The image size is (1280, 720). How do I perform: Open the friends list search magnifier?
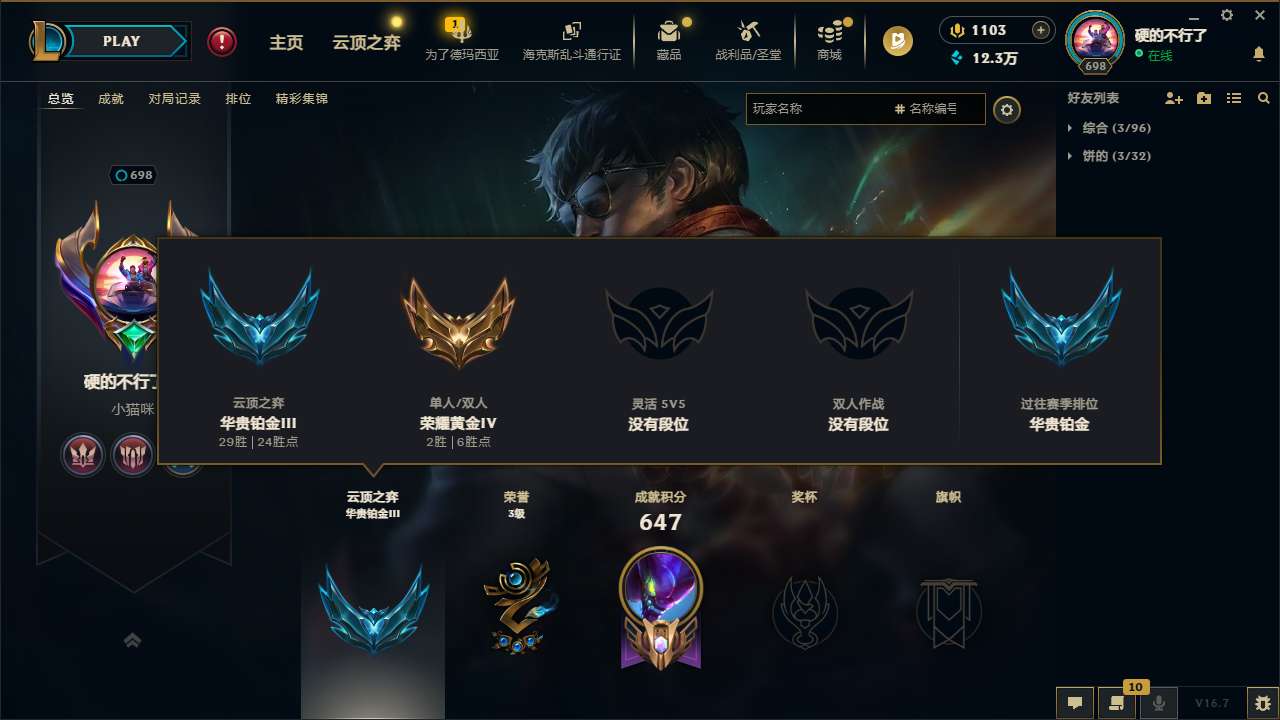1264,98
